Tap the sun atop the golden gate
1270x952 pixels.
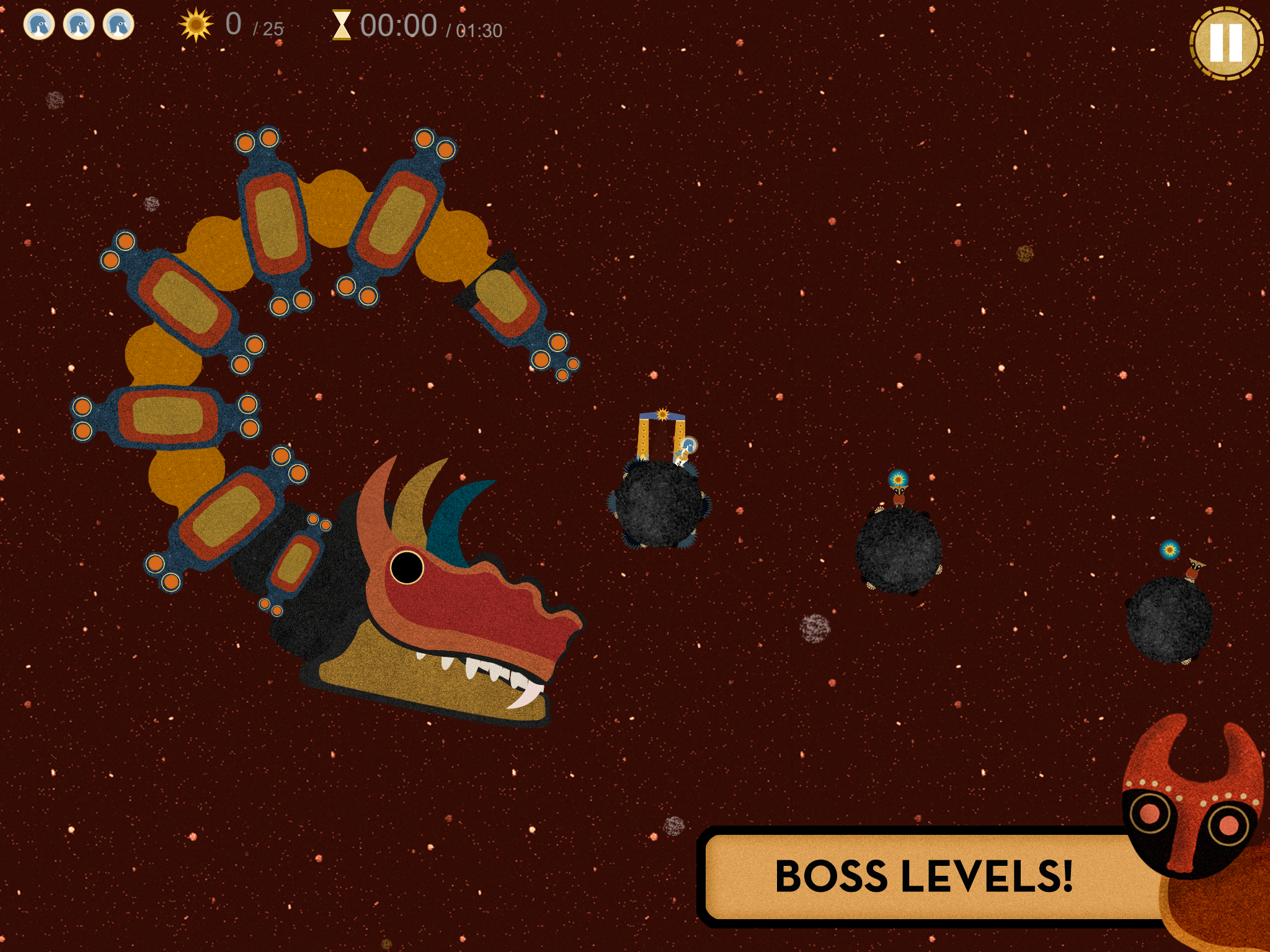(663, 413)
